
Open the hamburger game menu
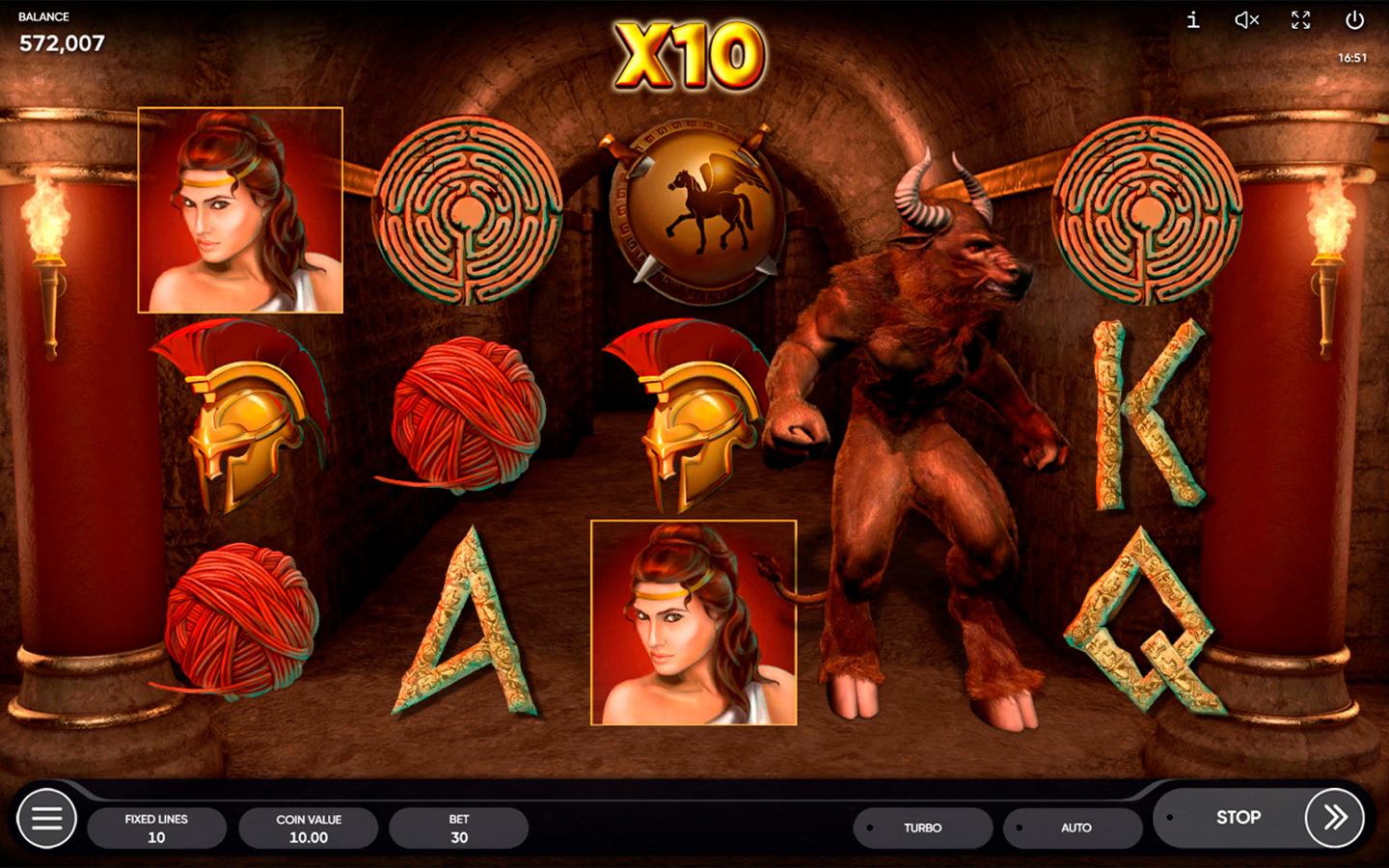(x=46, y=817)
